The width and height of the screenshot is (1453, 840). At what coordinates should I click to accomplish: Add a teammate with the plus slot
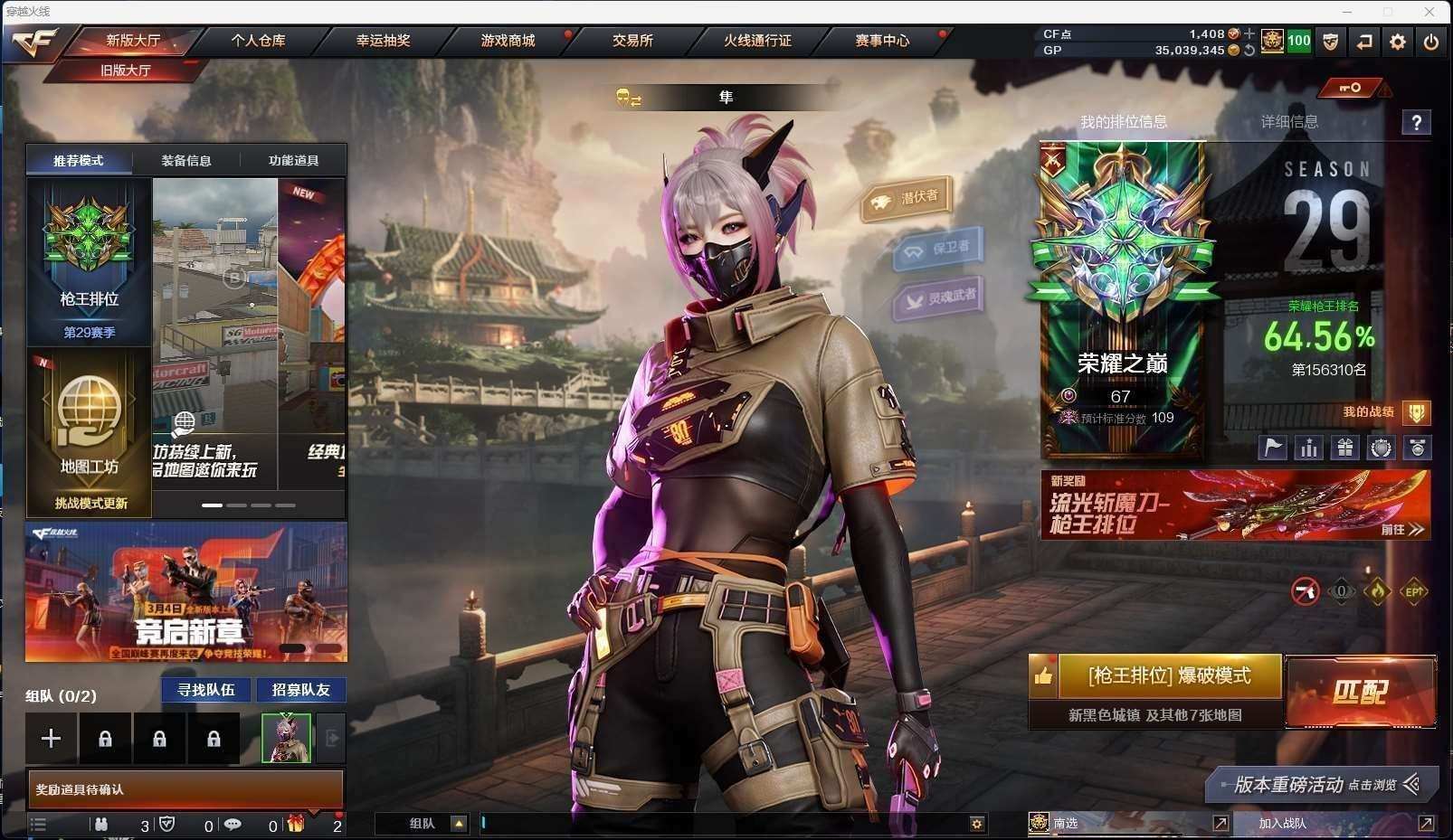[x=52, y=739]
